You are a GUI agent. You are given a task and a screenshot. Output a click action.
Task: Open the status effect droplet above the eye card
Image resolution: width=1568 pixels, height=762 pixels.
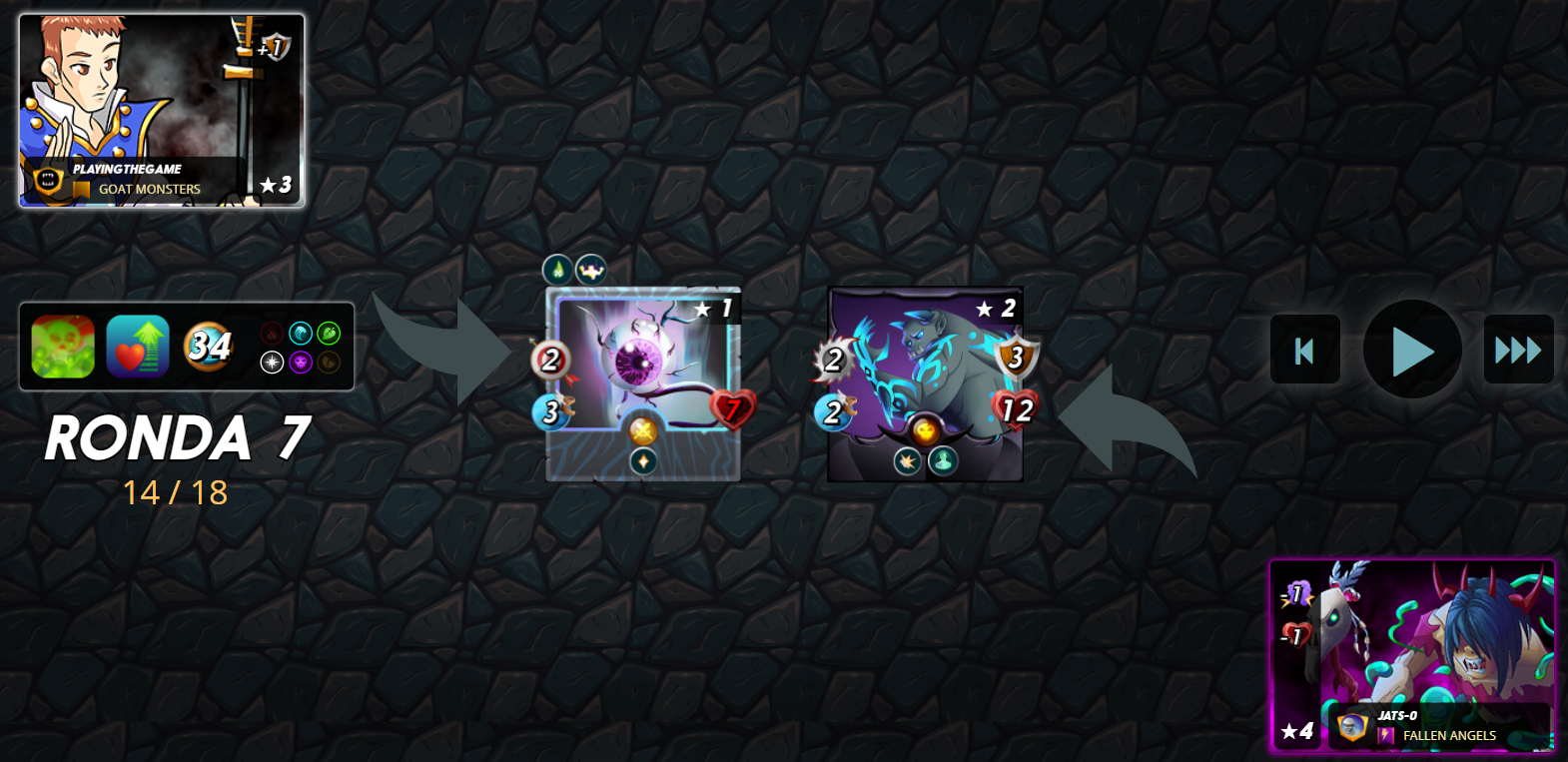(559, 270)
